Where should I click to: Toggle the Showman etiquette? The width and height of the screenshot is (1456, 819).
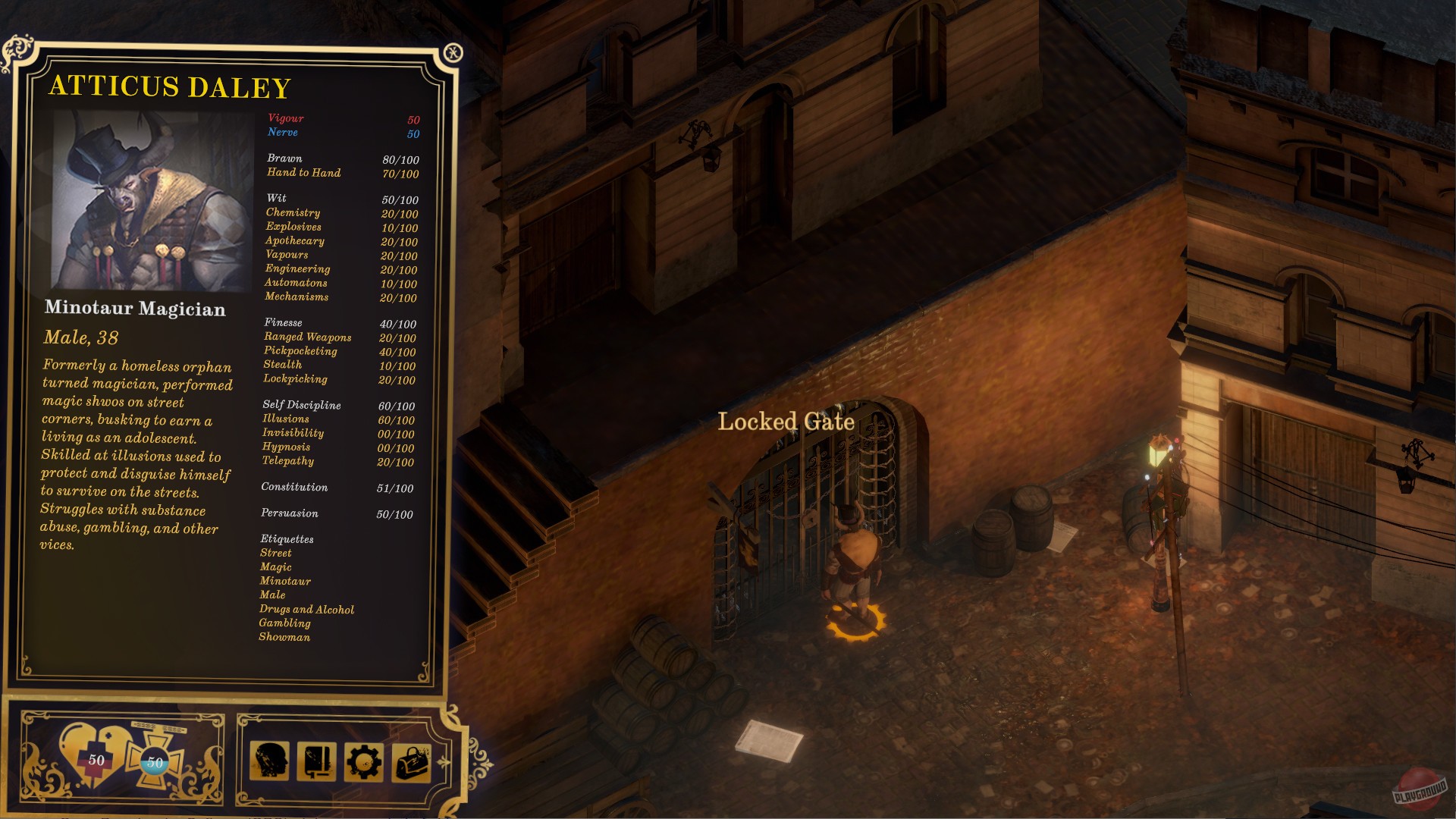(x=285, y=638)
